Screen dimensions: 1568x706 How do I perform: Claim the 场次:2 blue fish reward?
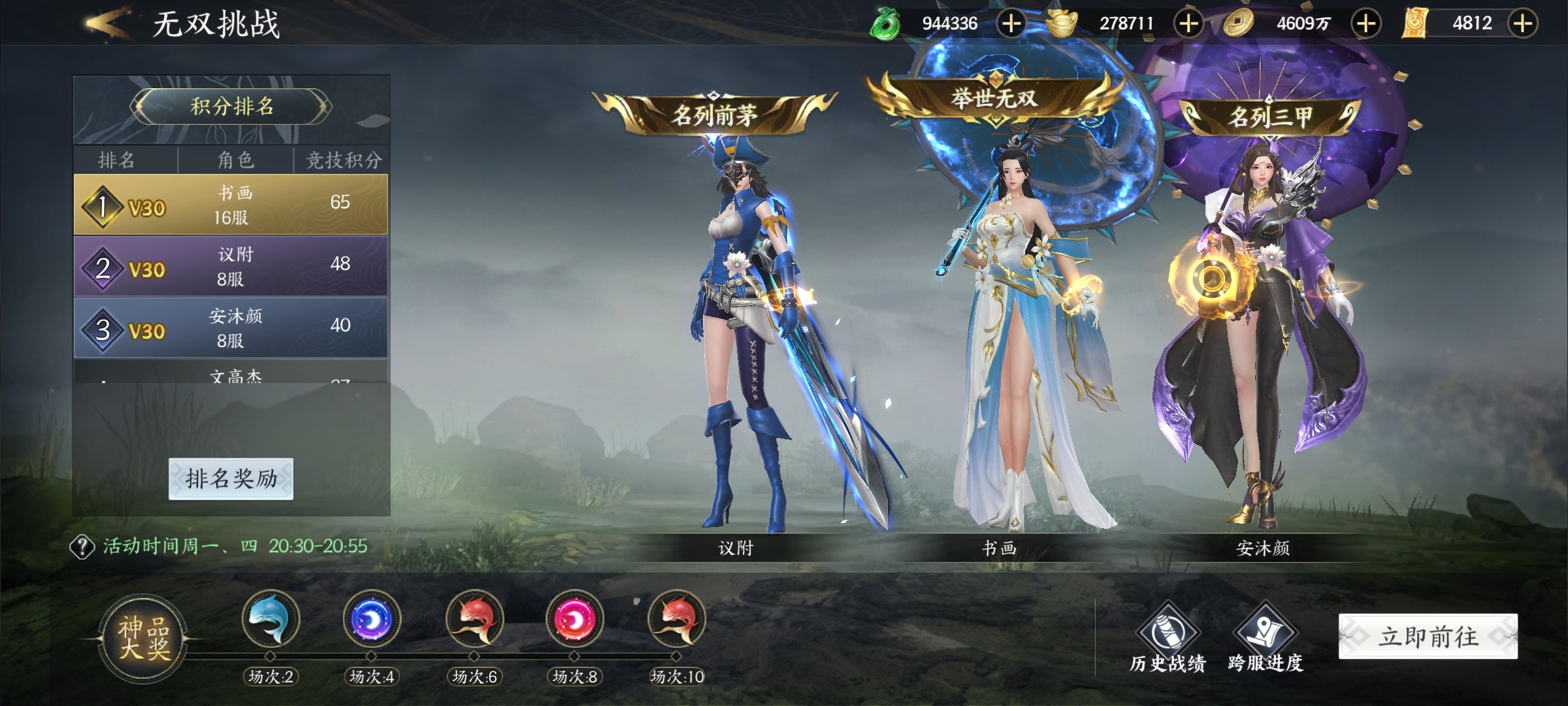(270, 619)
